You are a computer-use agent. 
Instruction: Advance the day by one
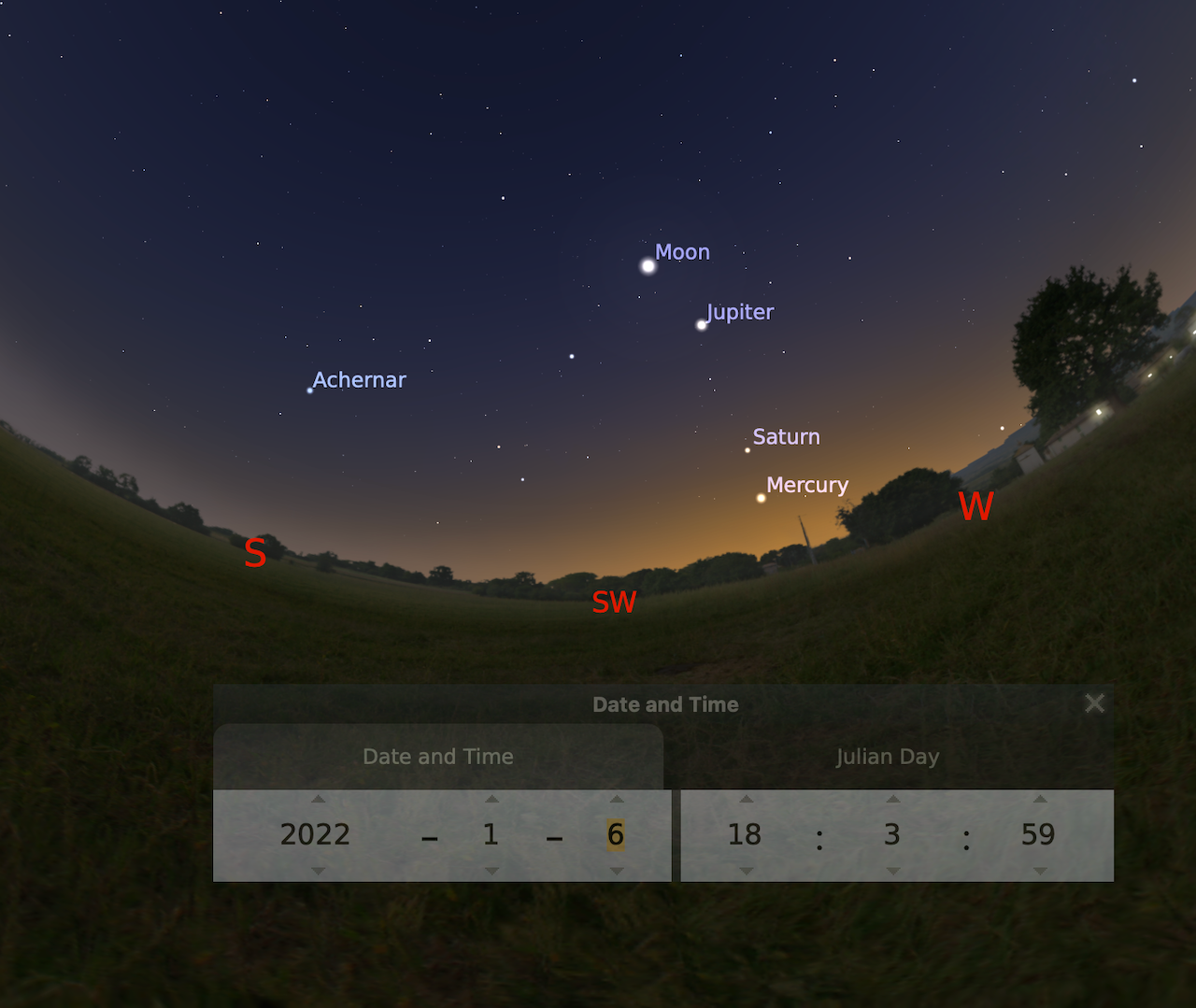tap(616, 799)
